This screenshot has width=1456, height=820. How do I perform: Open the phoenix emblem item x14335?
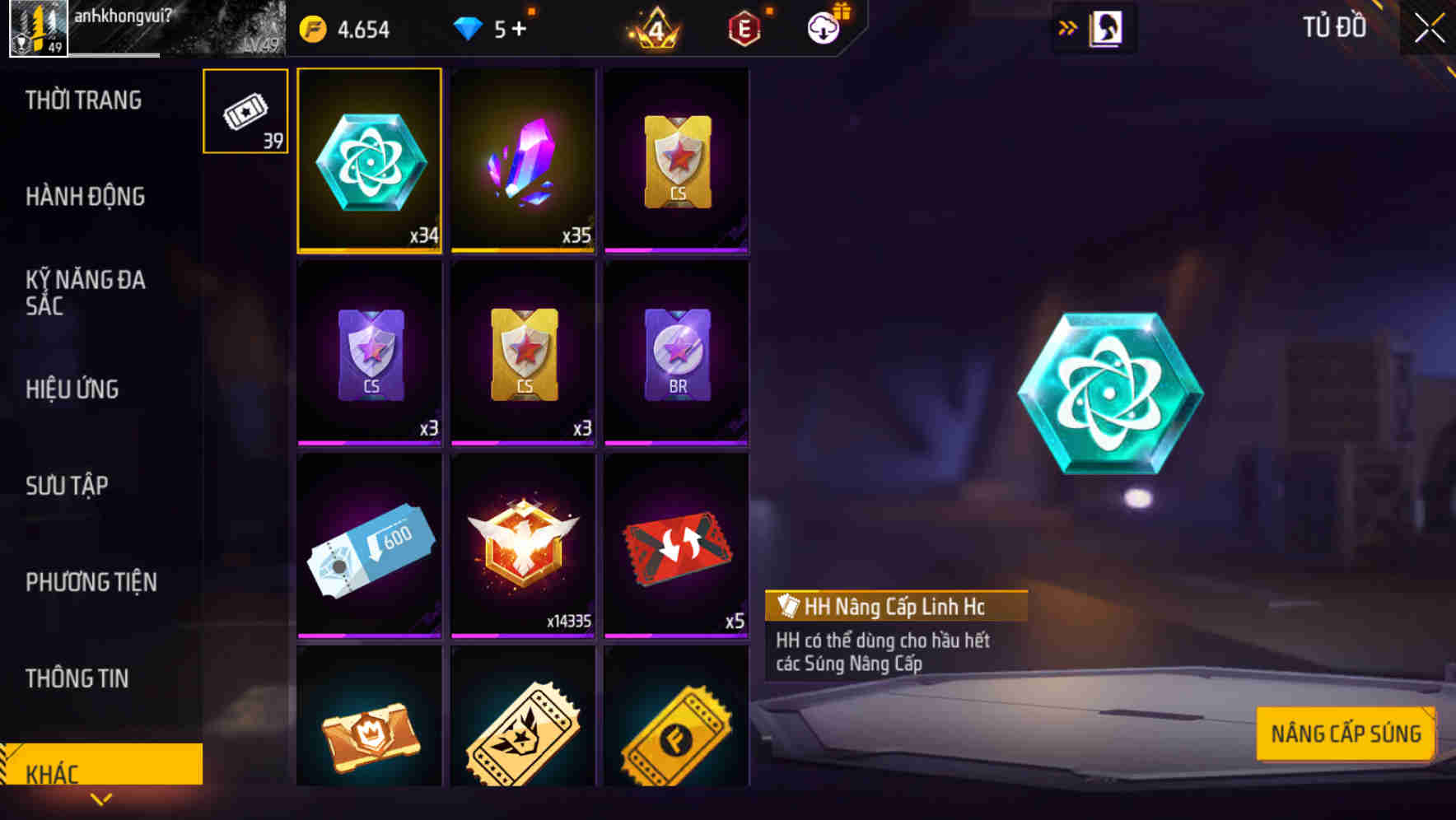523,543
